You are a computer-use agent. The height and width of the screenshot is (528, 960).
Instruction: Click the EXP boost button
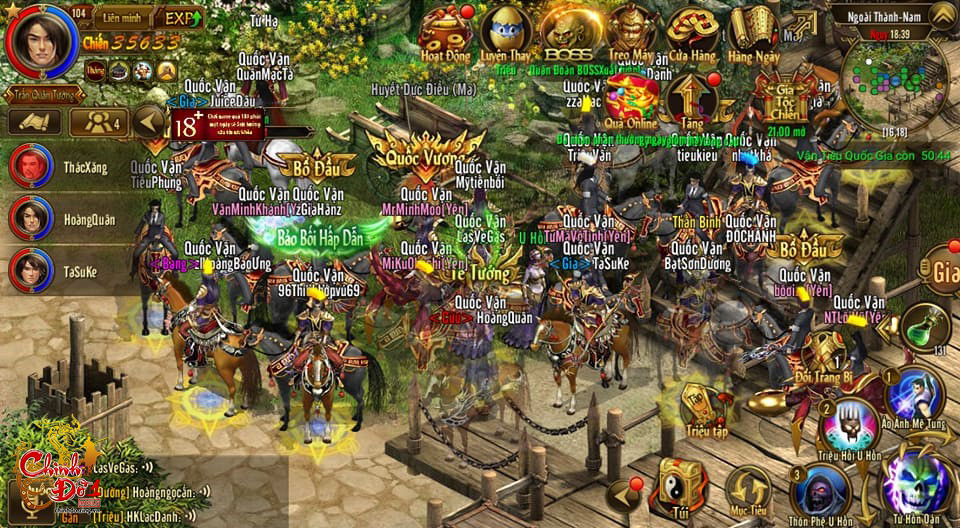pyautogui.click(x=180, y=18)
